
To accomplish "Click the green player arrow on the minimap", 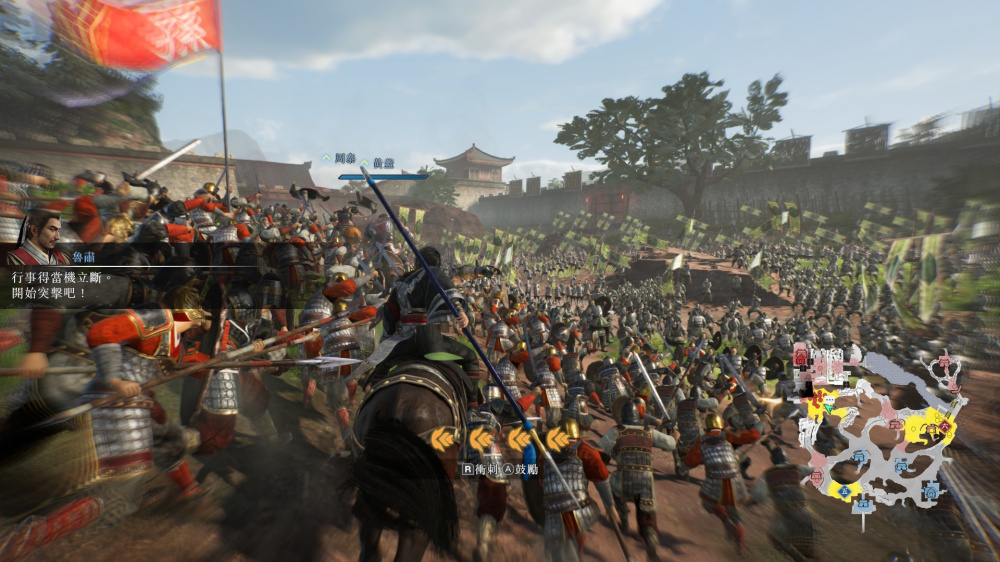I will pyautogui.click(x=829, y=407).
